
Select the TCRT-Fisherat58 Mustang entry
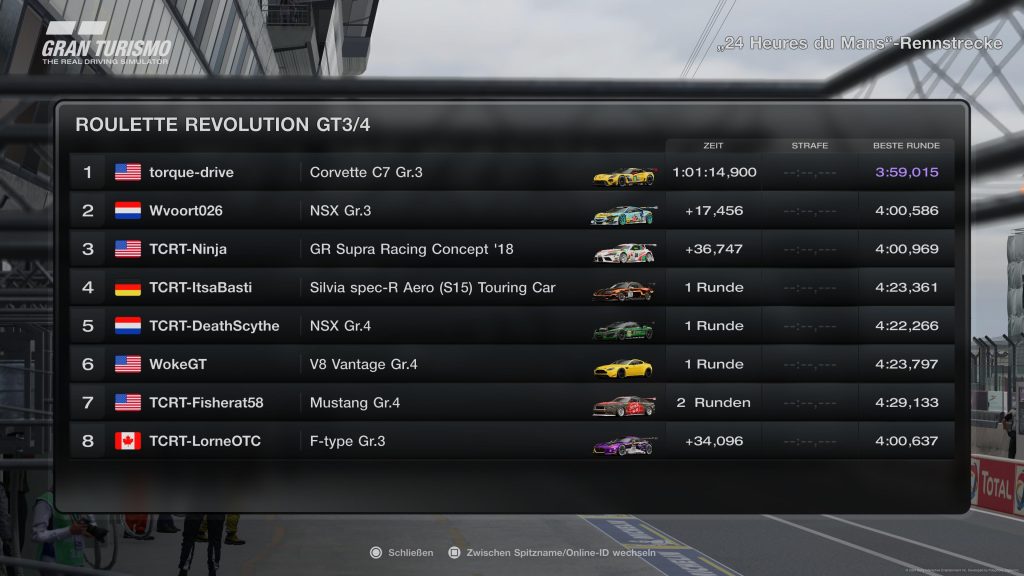point(510,403)
